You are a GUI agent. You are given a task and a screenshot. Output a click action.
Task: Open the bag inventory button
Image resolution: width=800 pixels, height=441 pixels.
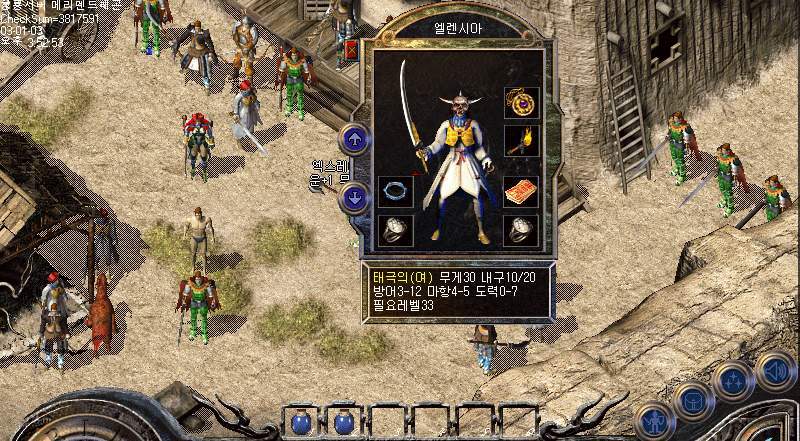[692, 400]
